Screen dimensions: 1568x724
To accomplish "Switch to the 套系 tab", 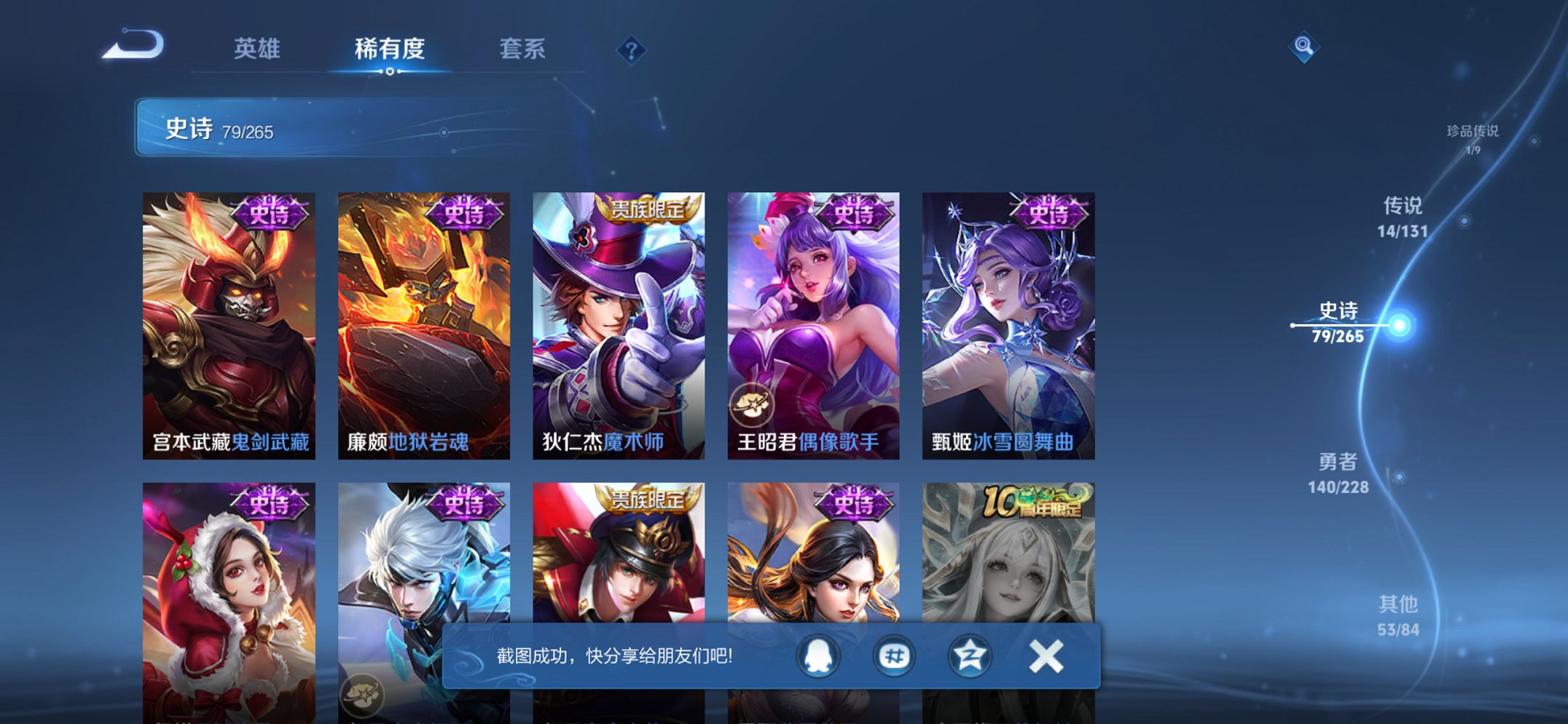I will pyautogui.click(x=523, y=49).
